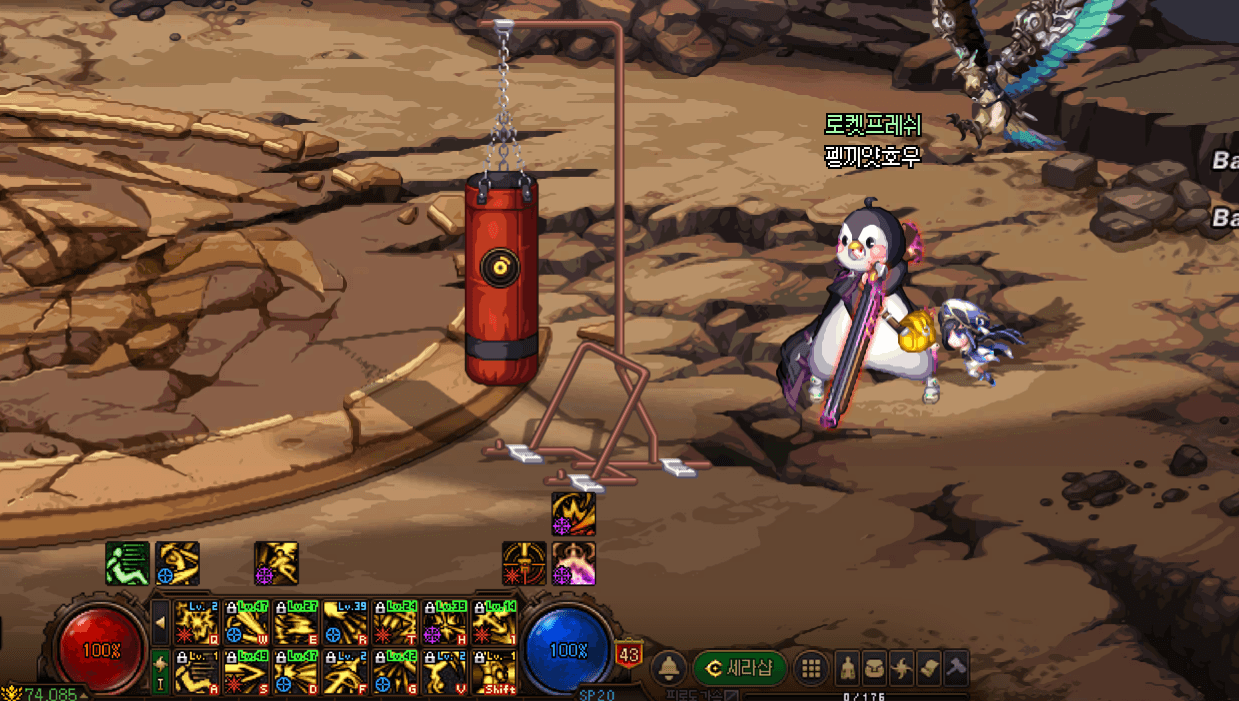
Task: Click the green sliding figure buff icon
Action: point(127,563)
